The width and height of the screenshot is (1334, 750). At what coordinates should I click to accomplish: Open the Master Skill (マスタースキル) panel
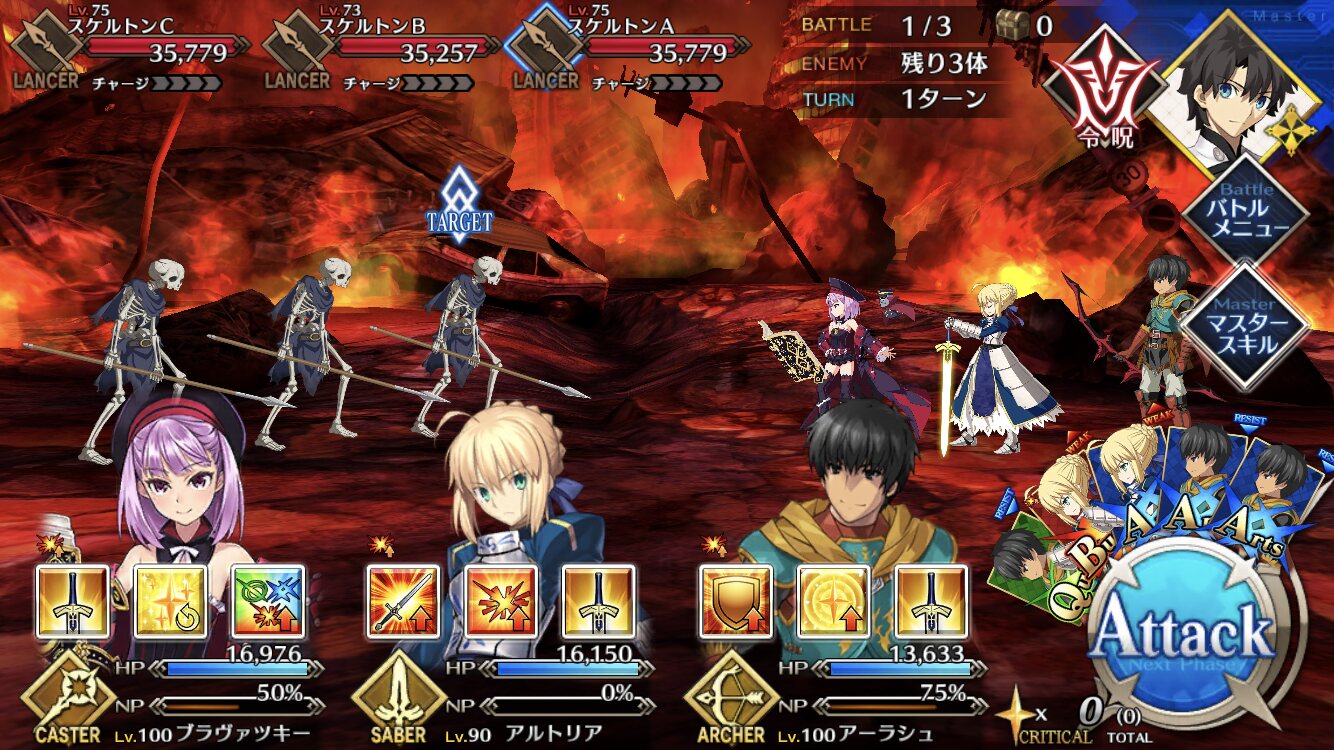click(x=1245, y=325)
